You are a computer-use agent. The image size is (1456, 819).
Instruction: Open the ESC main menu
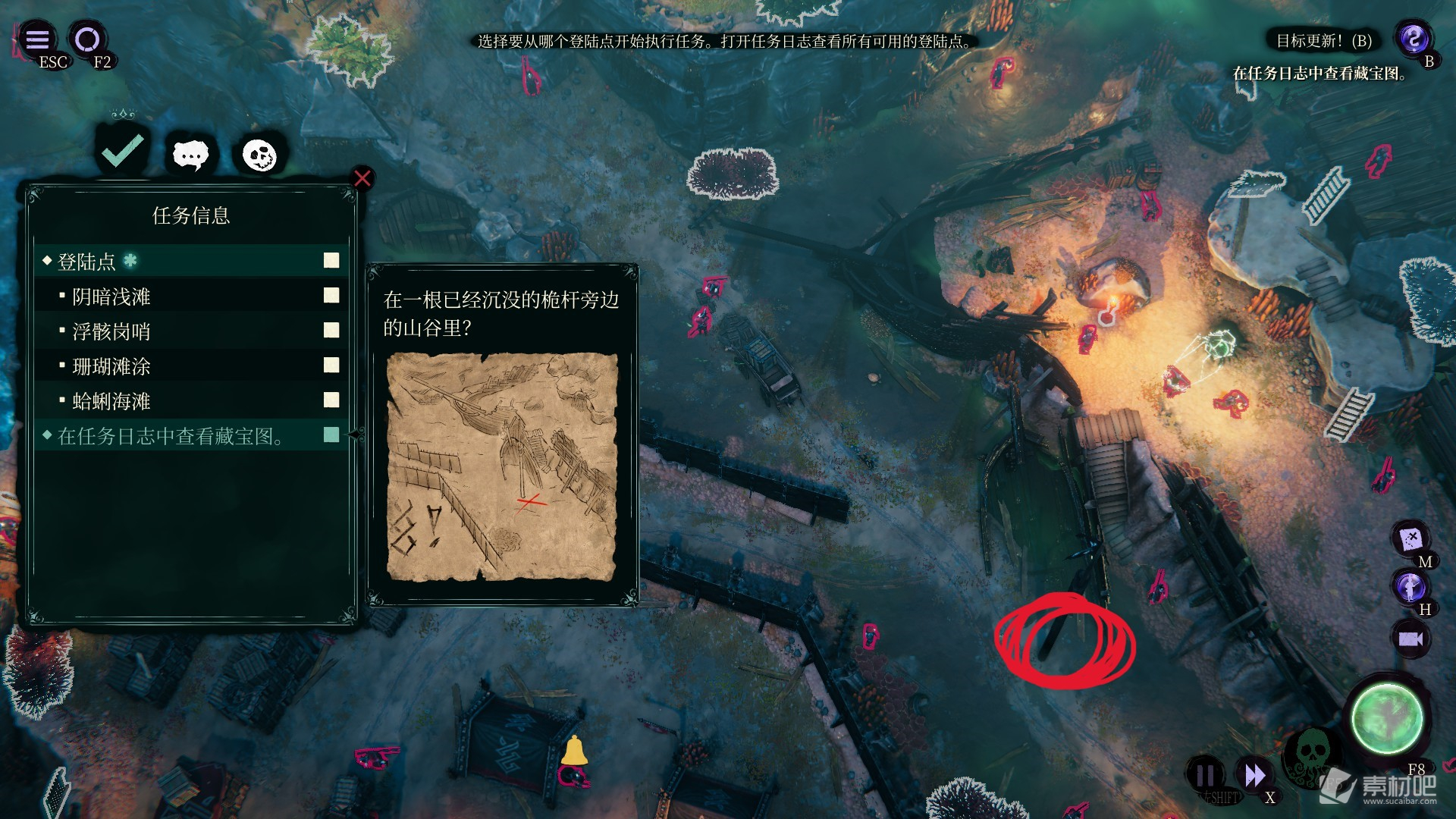point(38,39)
